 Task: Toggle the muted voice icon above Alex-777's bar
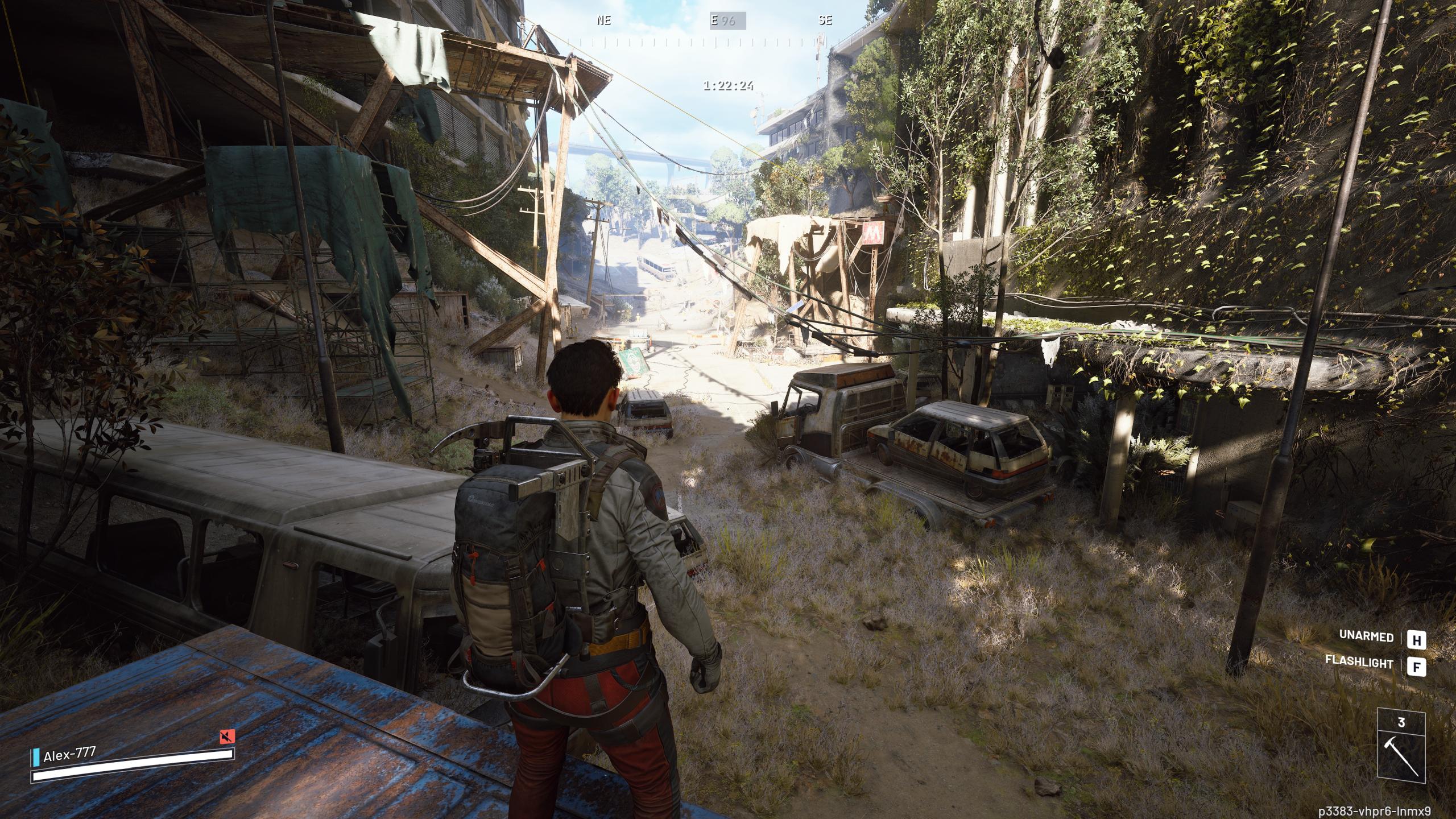pos(227,737)
